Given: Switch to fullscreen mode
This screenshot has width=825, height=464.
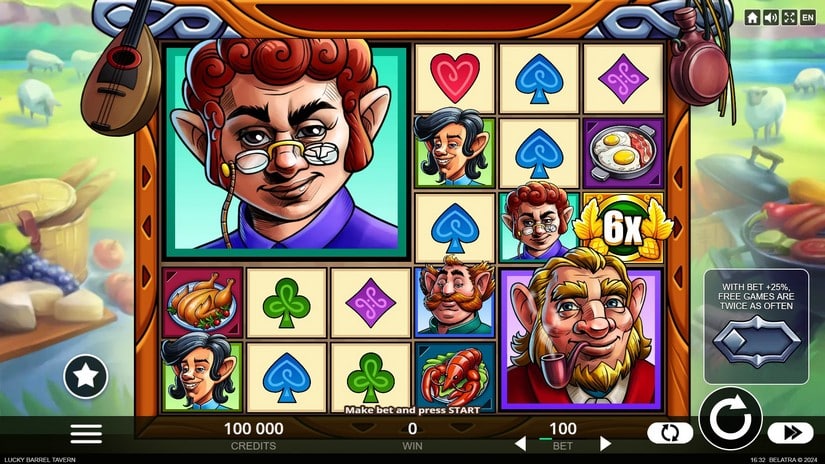Looking at the screenshot, I should pos(789,17).
